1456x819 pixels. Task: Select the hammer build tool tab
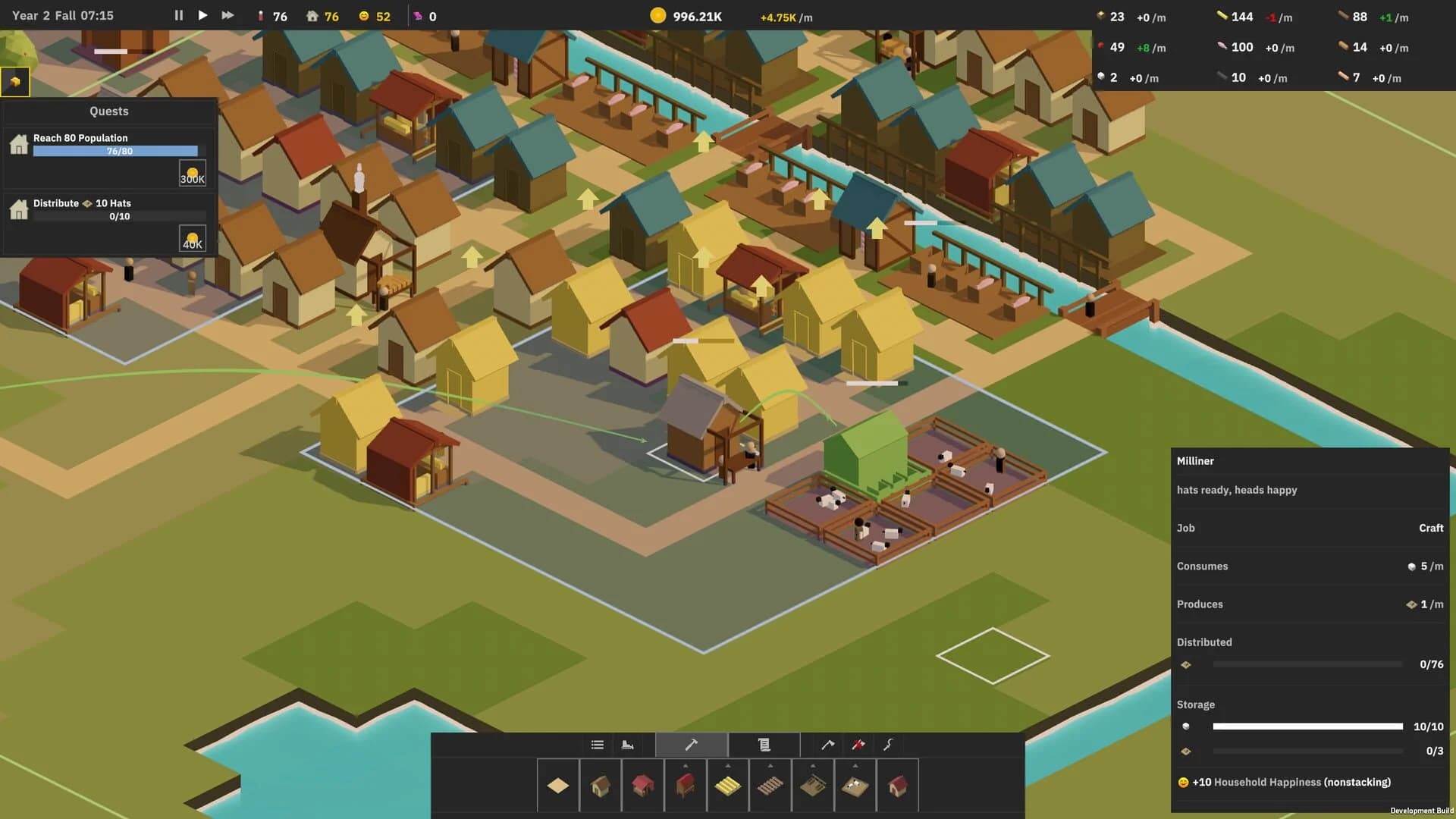pos(692,745)
